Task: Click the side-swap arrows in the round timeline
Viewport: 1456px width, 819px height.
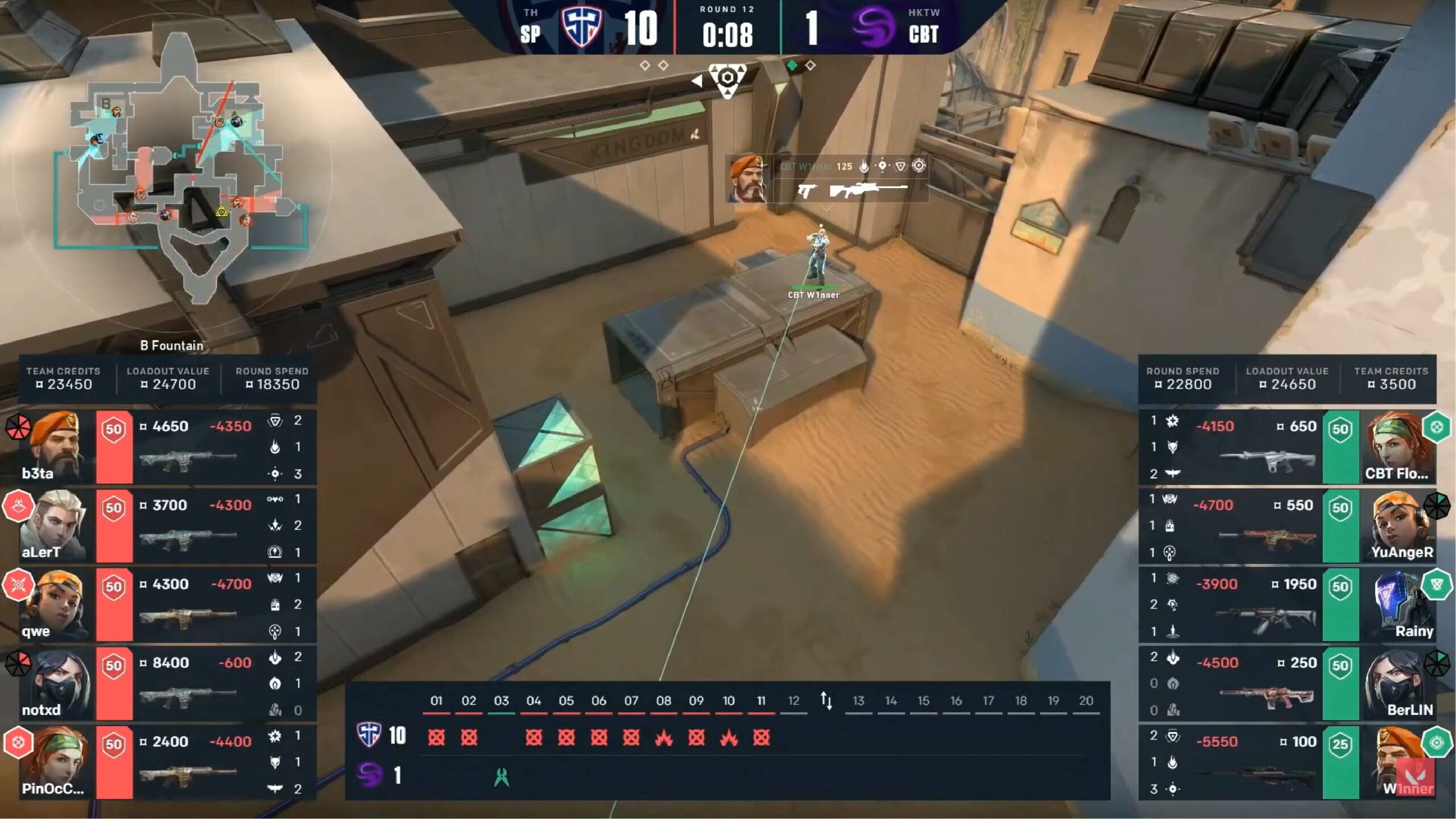Action: pyautogui.click(x=826, y=701)
